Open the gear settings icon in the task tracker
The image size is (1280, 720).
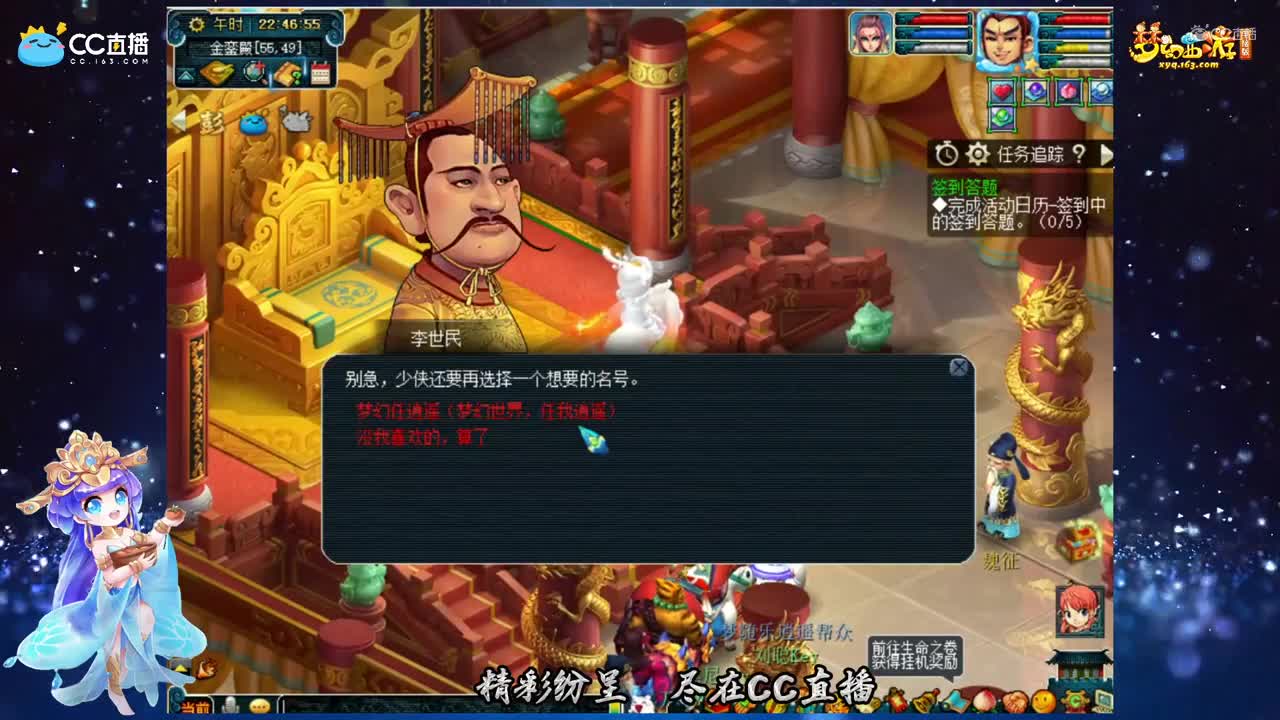click(x=978, y=154)
